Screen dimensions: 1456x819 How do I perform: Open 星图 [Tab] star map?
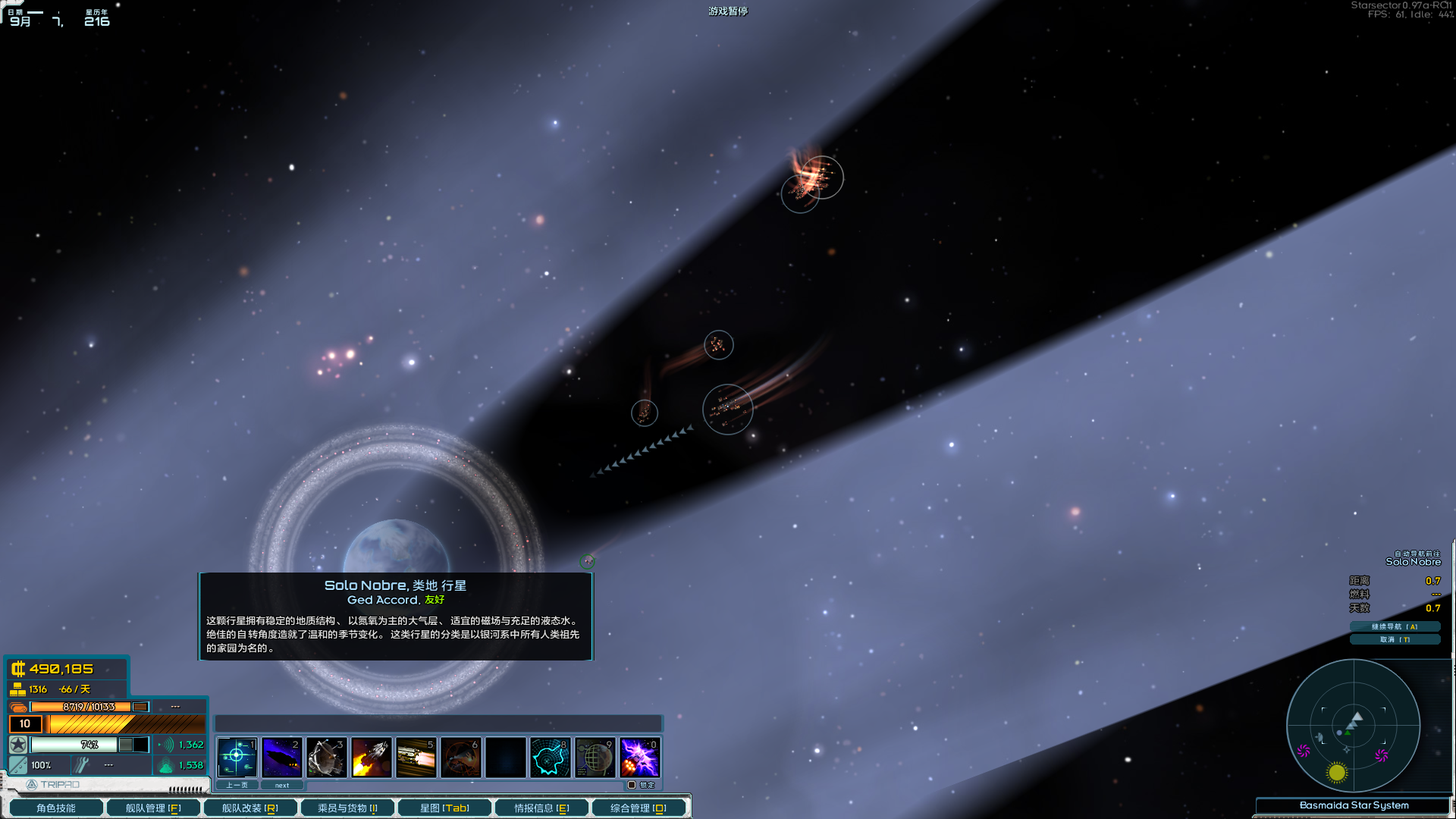(x=444, y=807)
